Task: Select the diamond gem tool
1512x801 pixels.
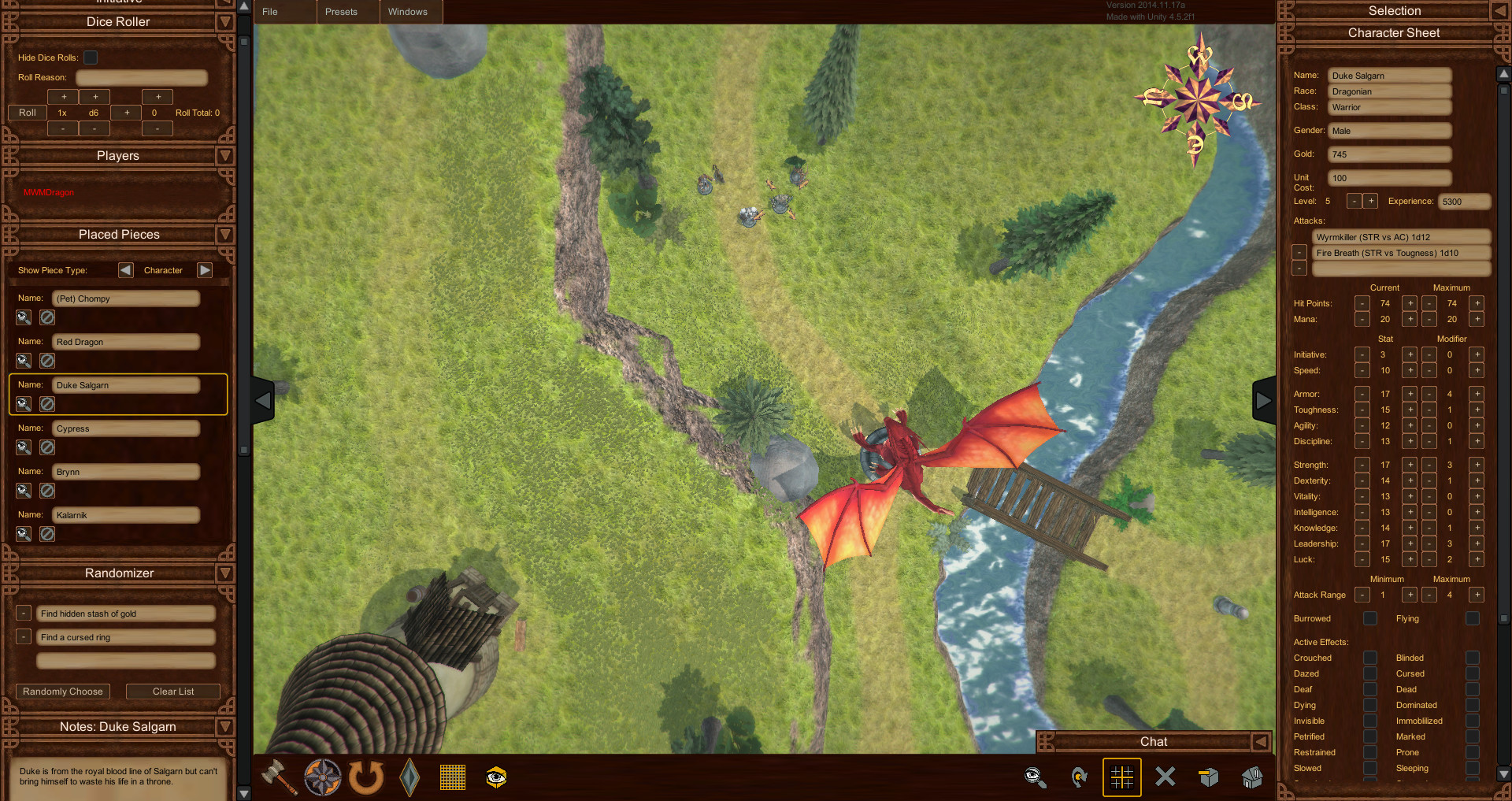Action: (409, 777)
